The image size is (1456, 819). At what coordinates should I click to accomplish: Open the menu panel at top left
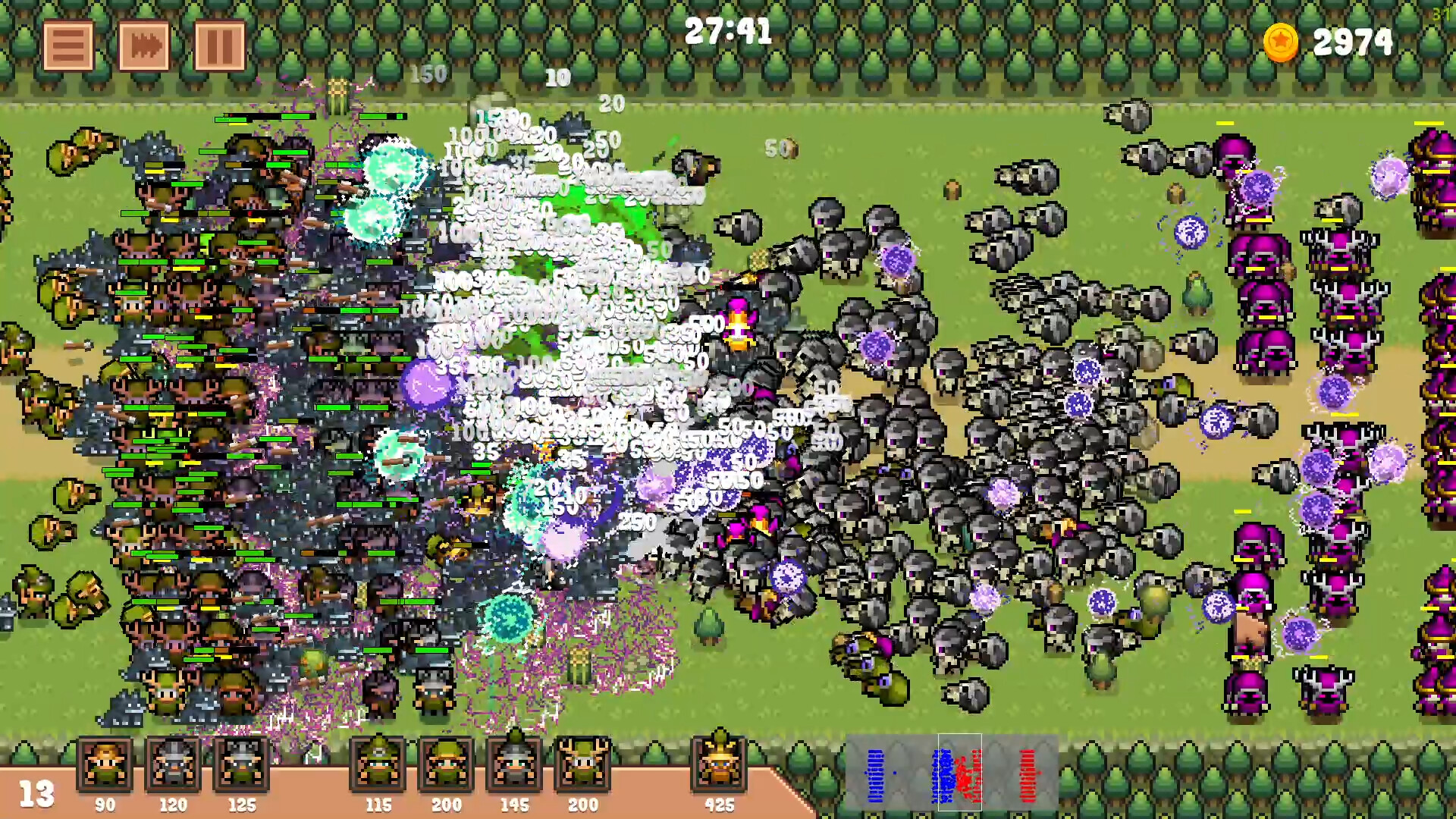point(68,44)
